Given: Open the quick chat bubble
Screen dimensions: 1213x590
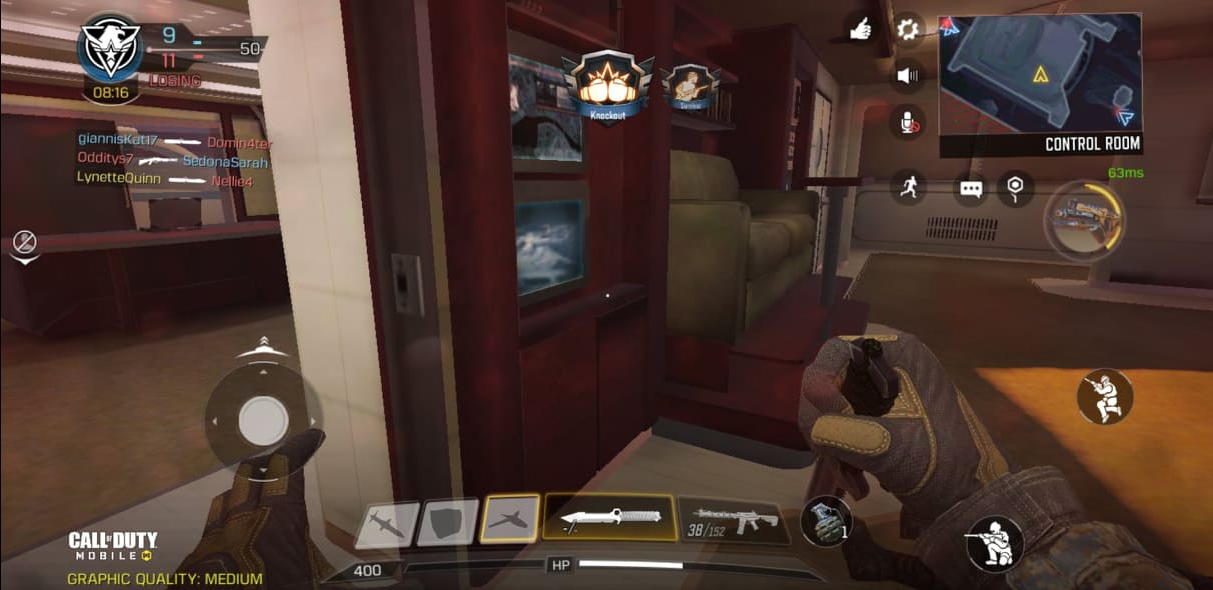Looking at the screenshot, I should 970,188.
